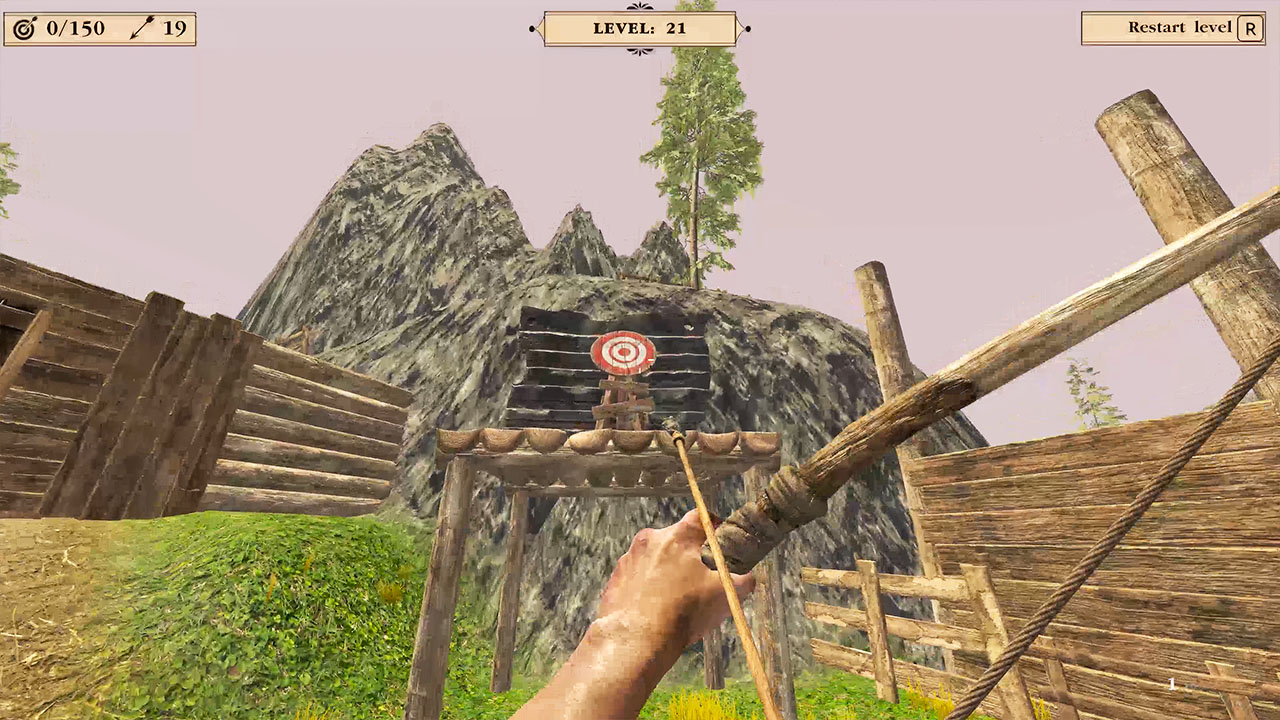Select the LEVEL: 21 header tab
This screenshot has width=1280, height=720.
[639, 28]
